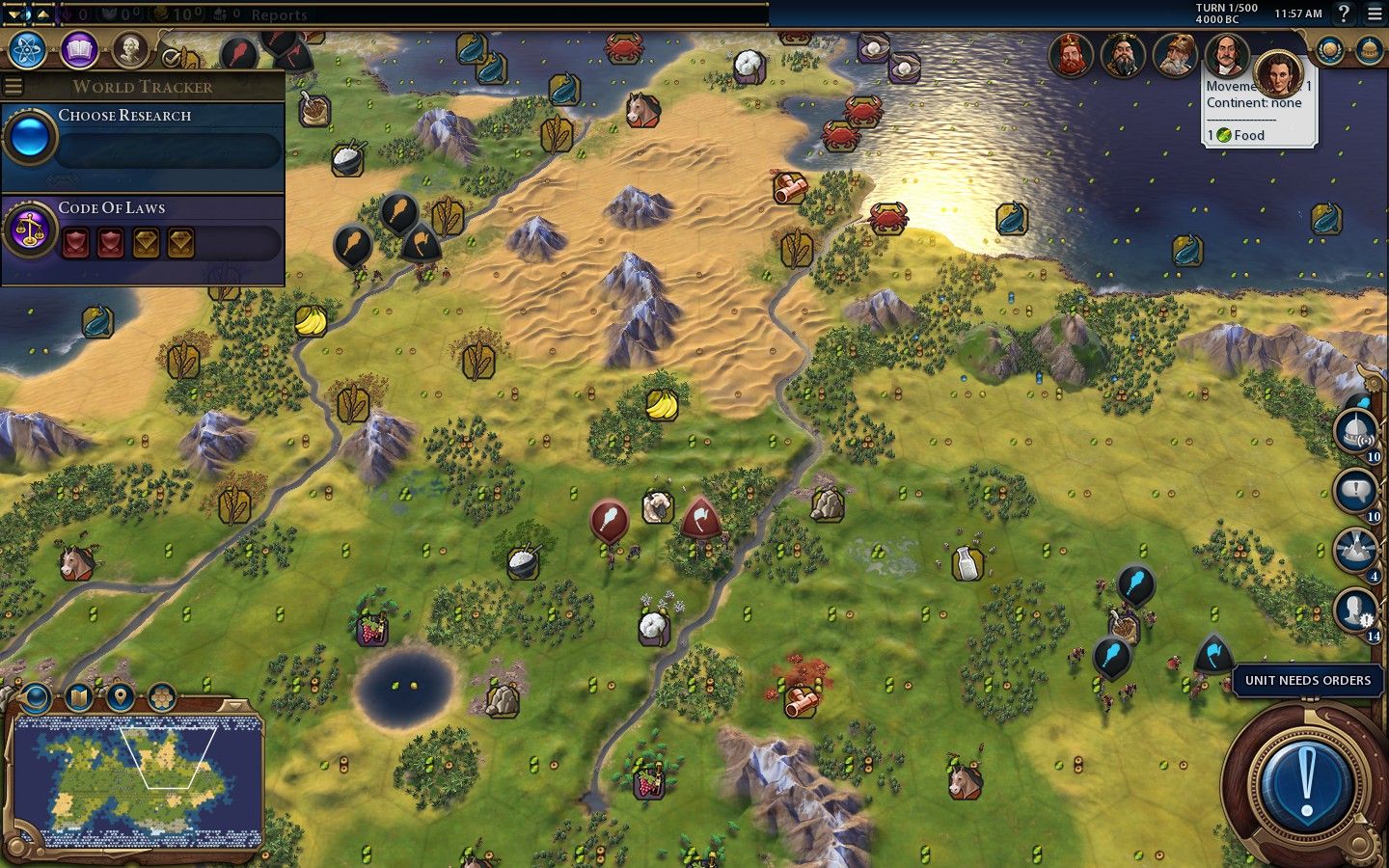The image size is (1389, 868).
Task: Open the main game menu hamburger icon
Action: click(1375, 14)
